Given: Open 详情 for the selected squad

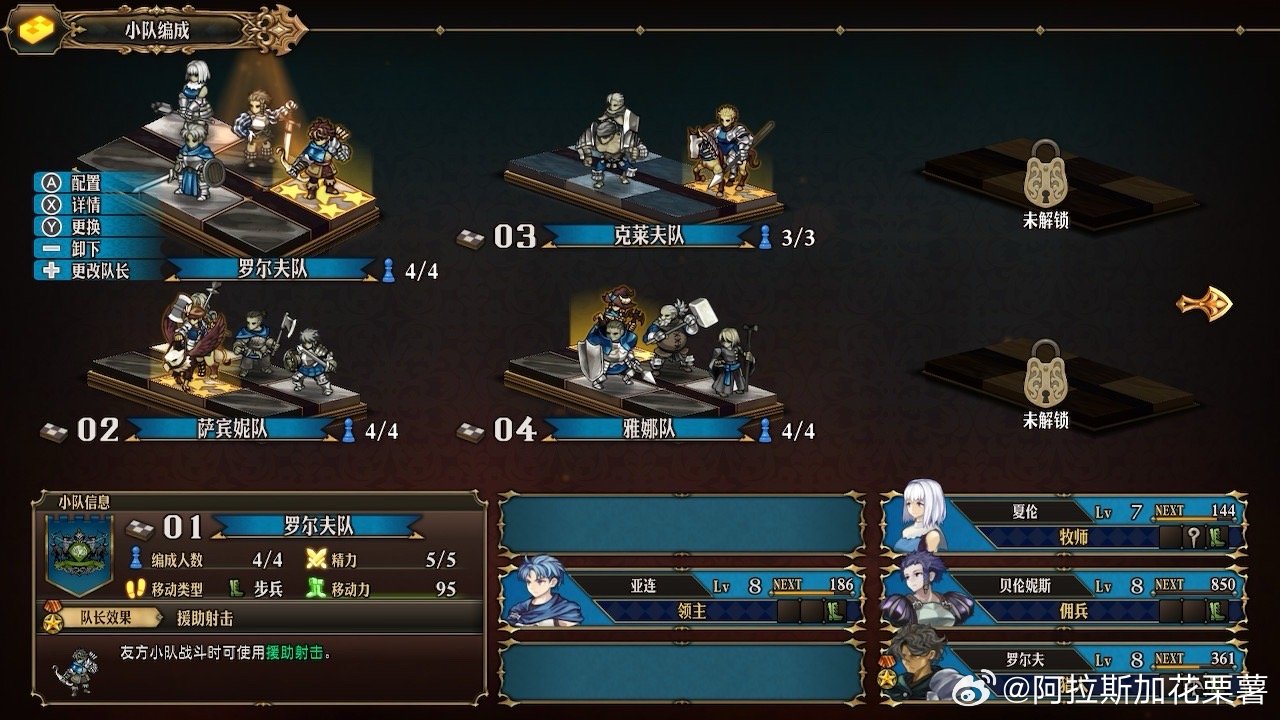Looking at the screenshot, I should pyautogui.click(x=85, y=206).
